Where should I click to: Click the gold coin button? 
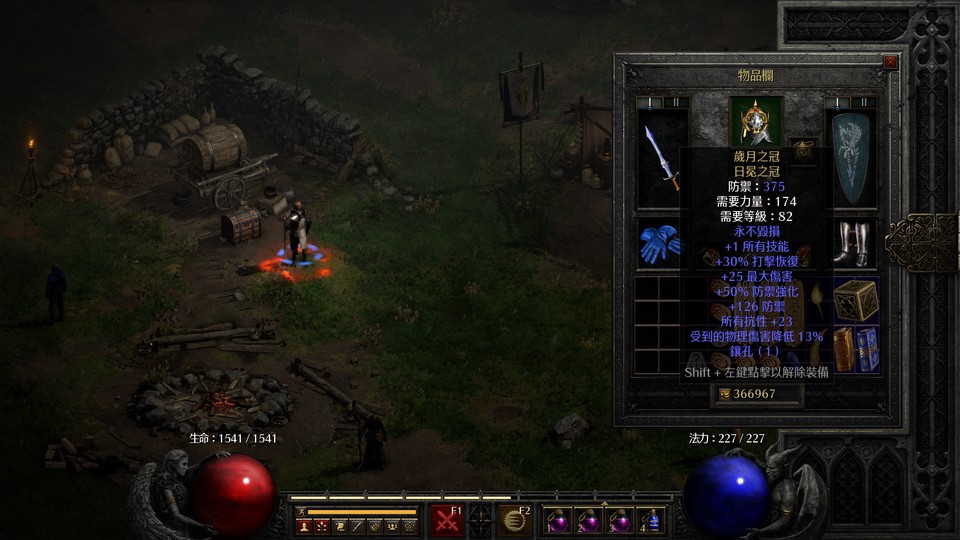point(726,394)
